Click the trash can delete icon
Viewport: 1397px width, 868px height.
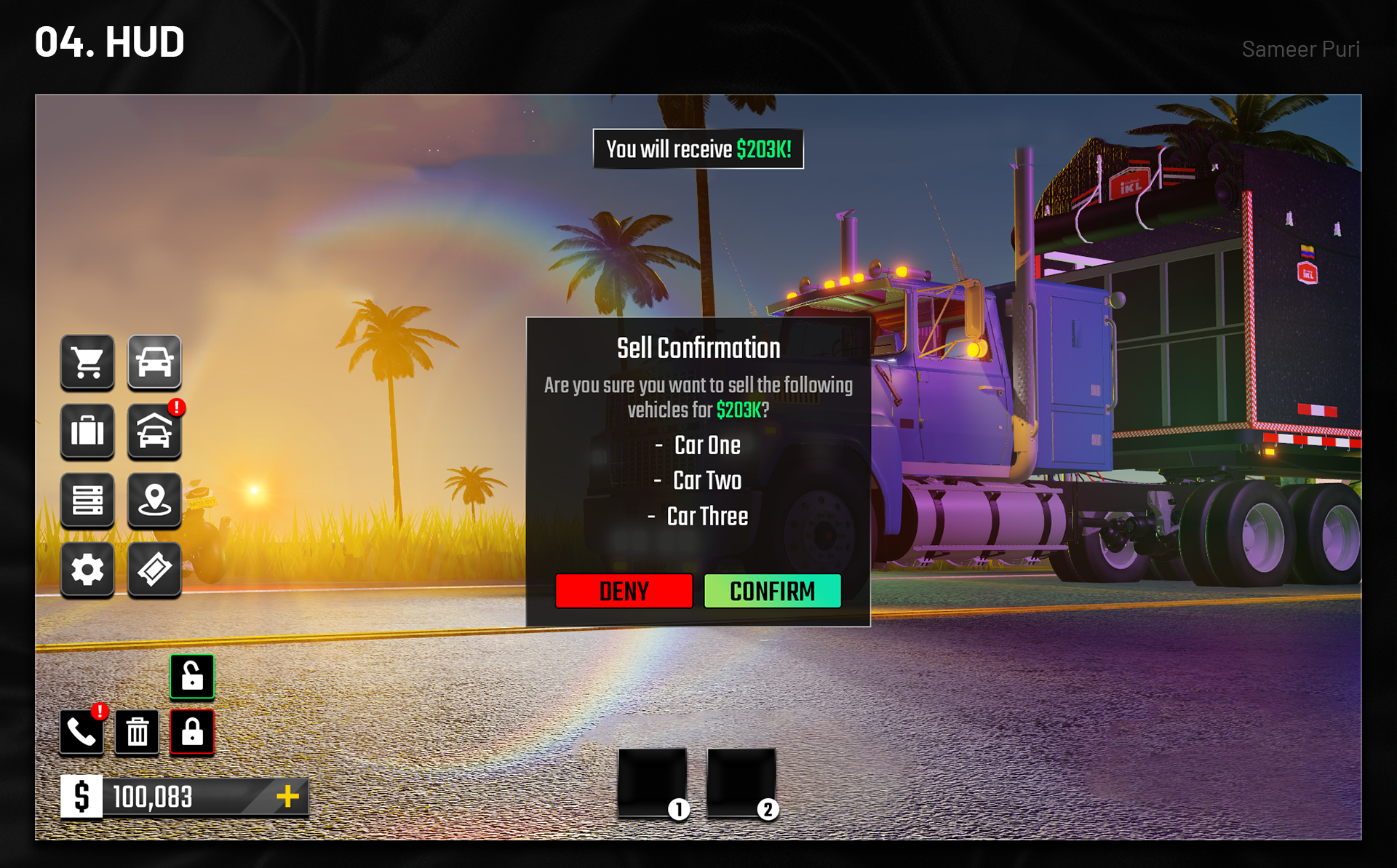point(137,731)
